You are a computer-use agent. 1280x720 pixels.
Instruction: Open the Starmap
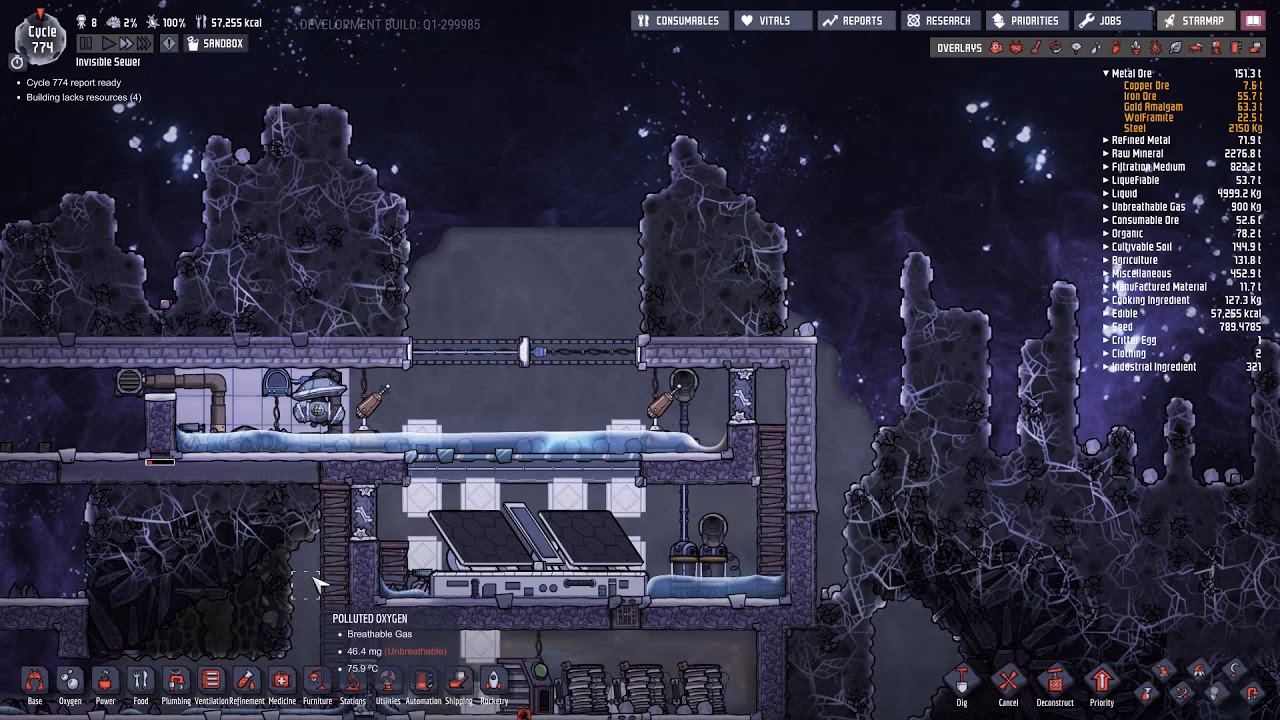click(x=1196, y=20)
